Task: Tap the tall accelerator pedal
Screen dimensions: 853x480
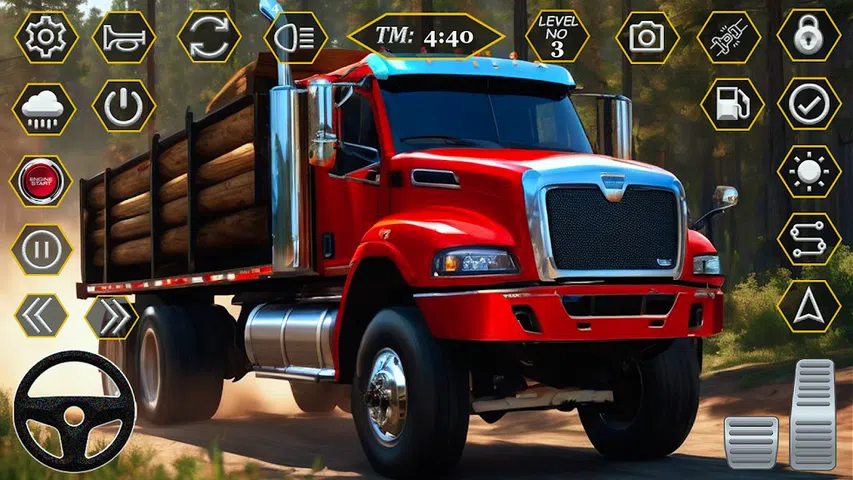Action: click(812, 413)
